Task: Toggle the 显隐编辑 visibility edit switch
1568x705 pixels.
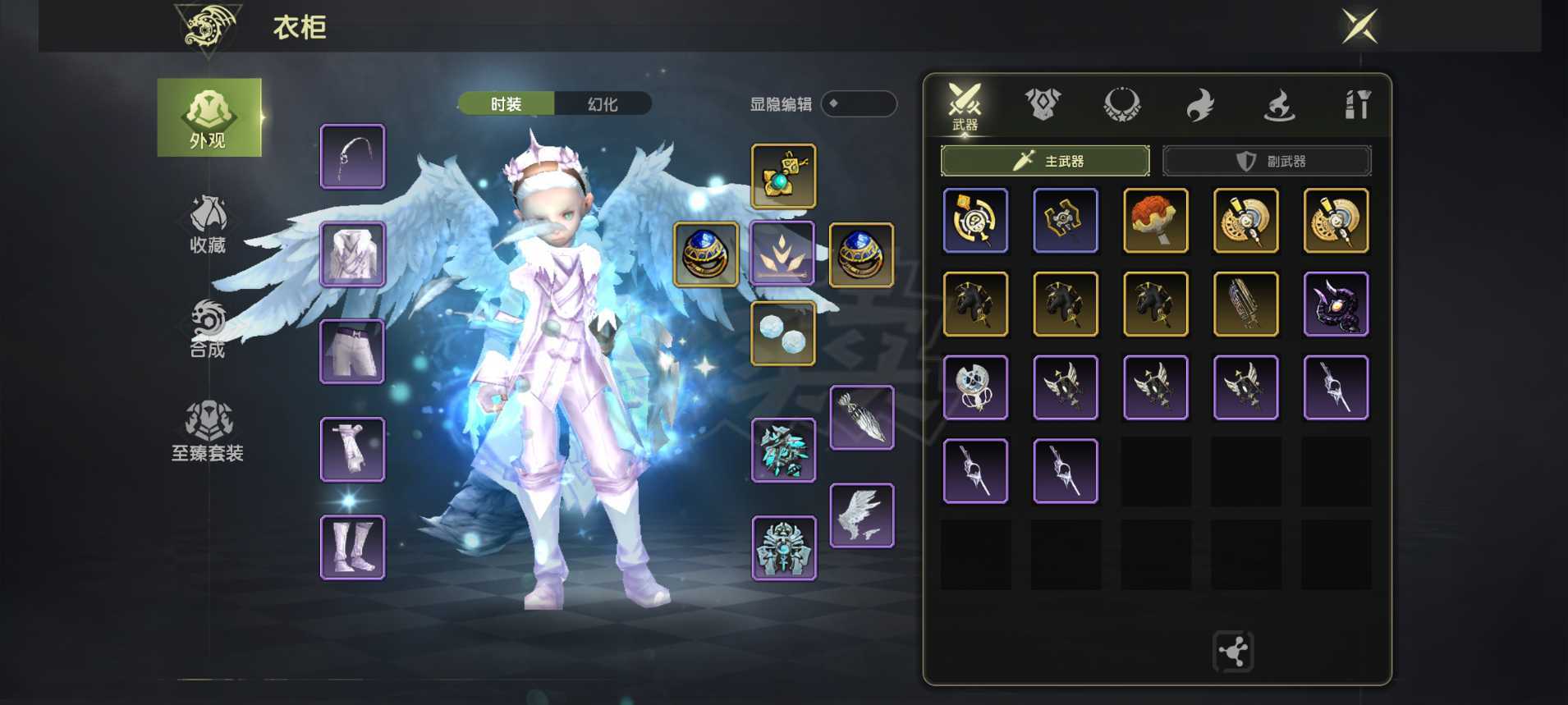Action: tap(859, 104)
